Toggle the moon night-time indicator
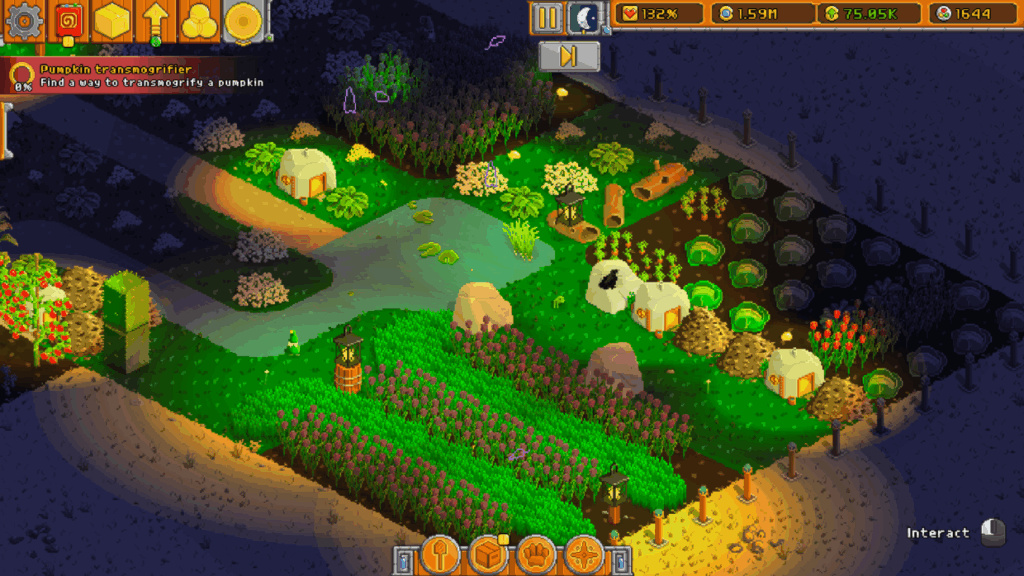This screenshot has width=1024, height=576. 584,17
